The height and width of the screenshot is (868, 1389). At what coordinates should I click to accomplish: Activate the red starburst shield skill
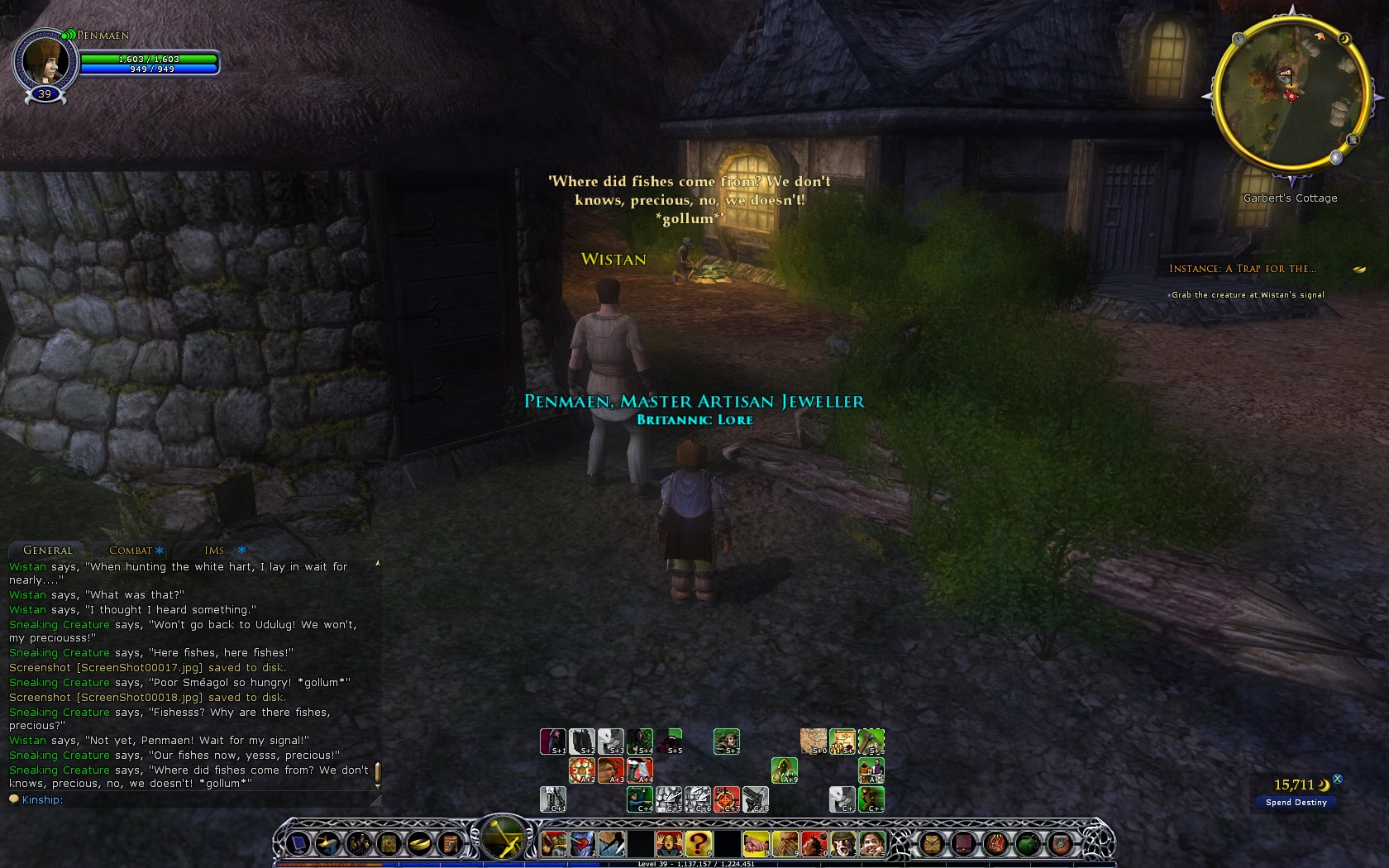click(582, 770)
